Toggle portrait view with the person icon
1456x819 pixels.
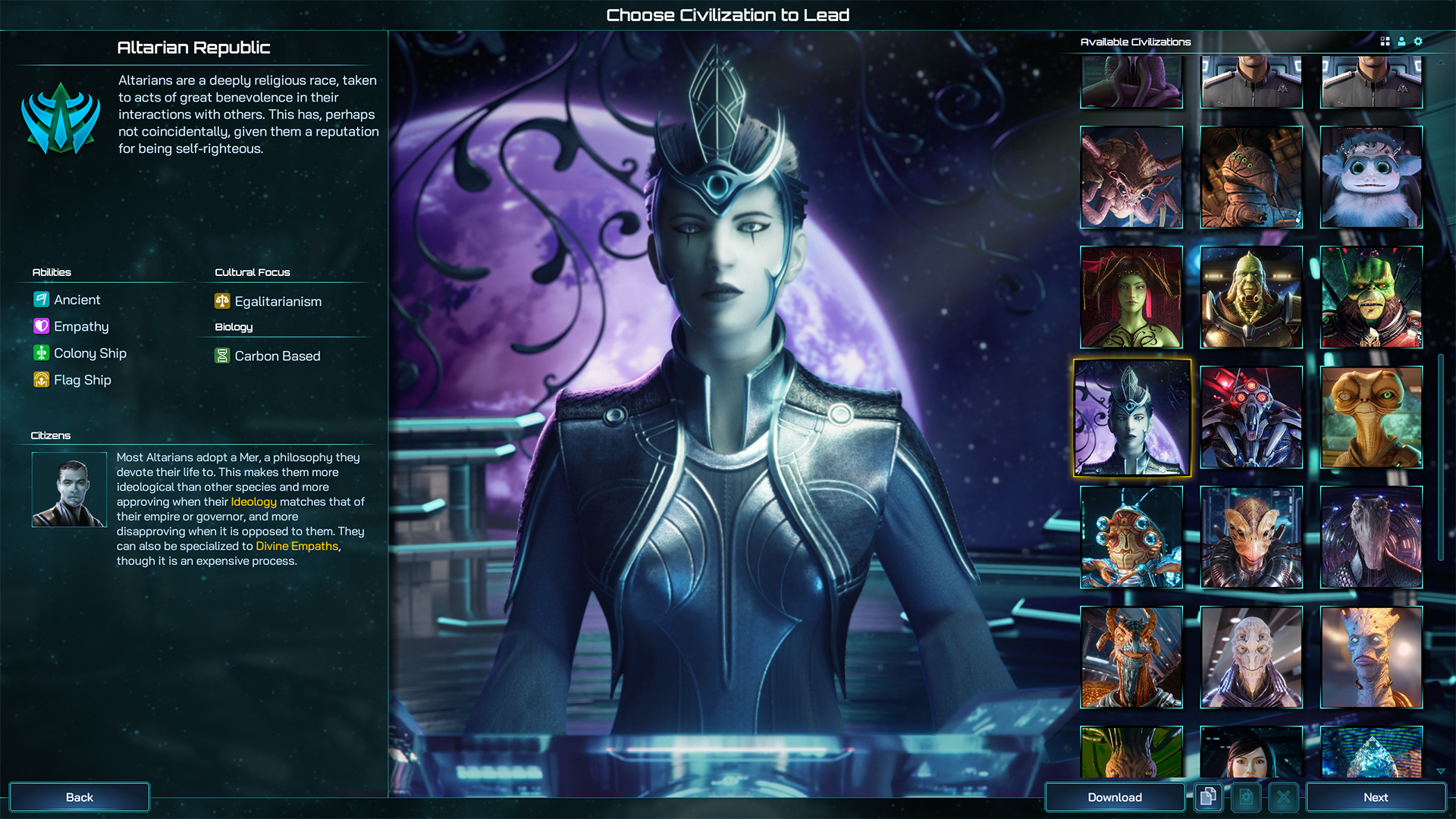pos(1400,42)
